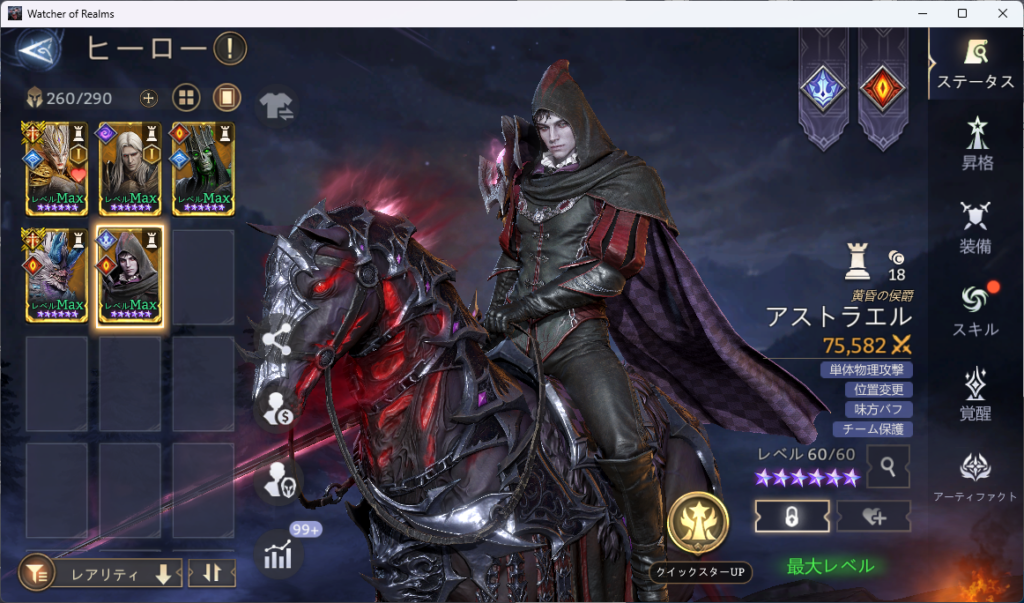Go back with the arrow button

(37, 48)
